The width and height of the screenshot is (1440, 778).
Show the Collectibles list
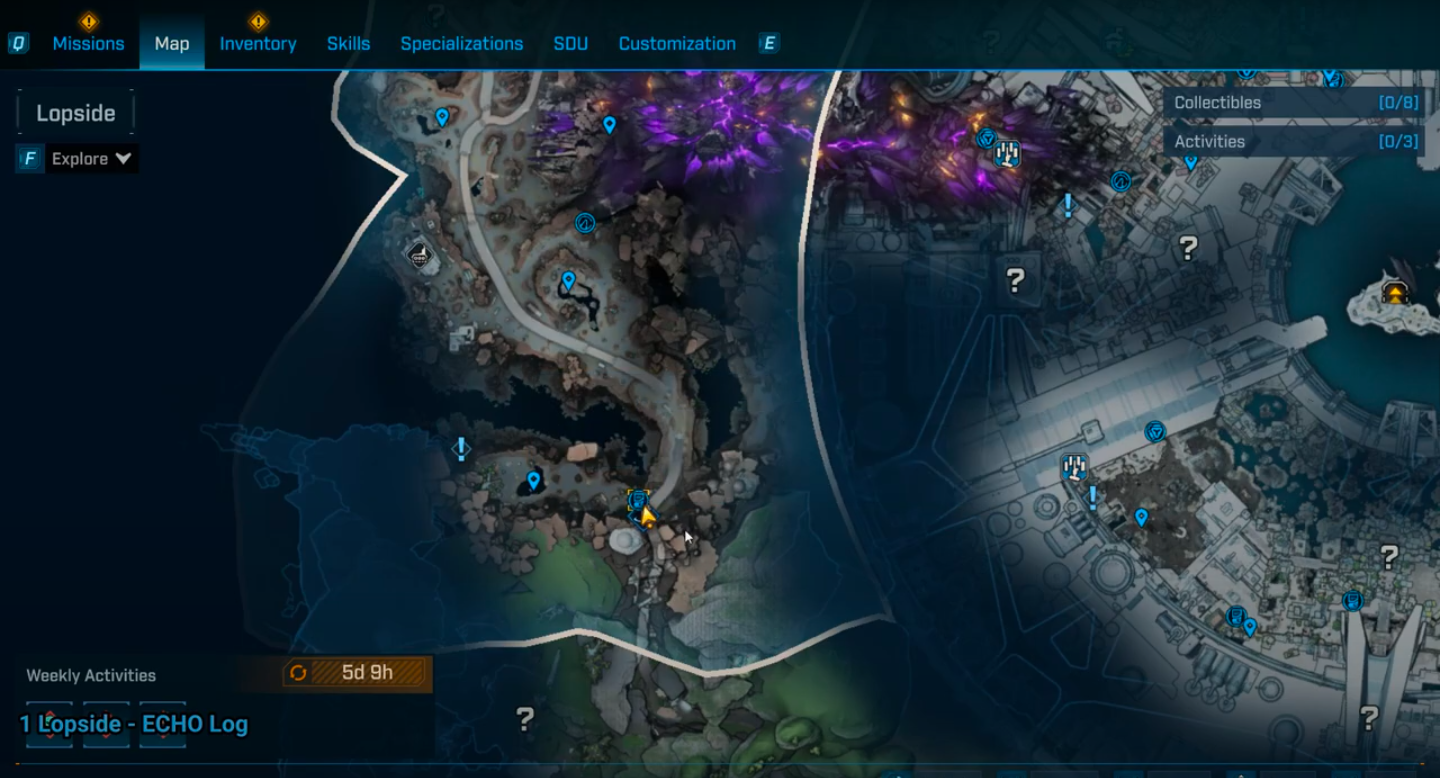coord(1293,102)
